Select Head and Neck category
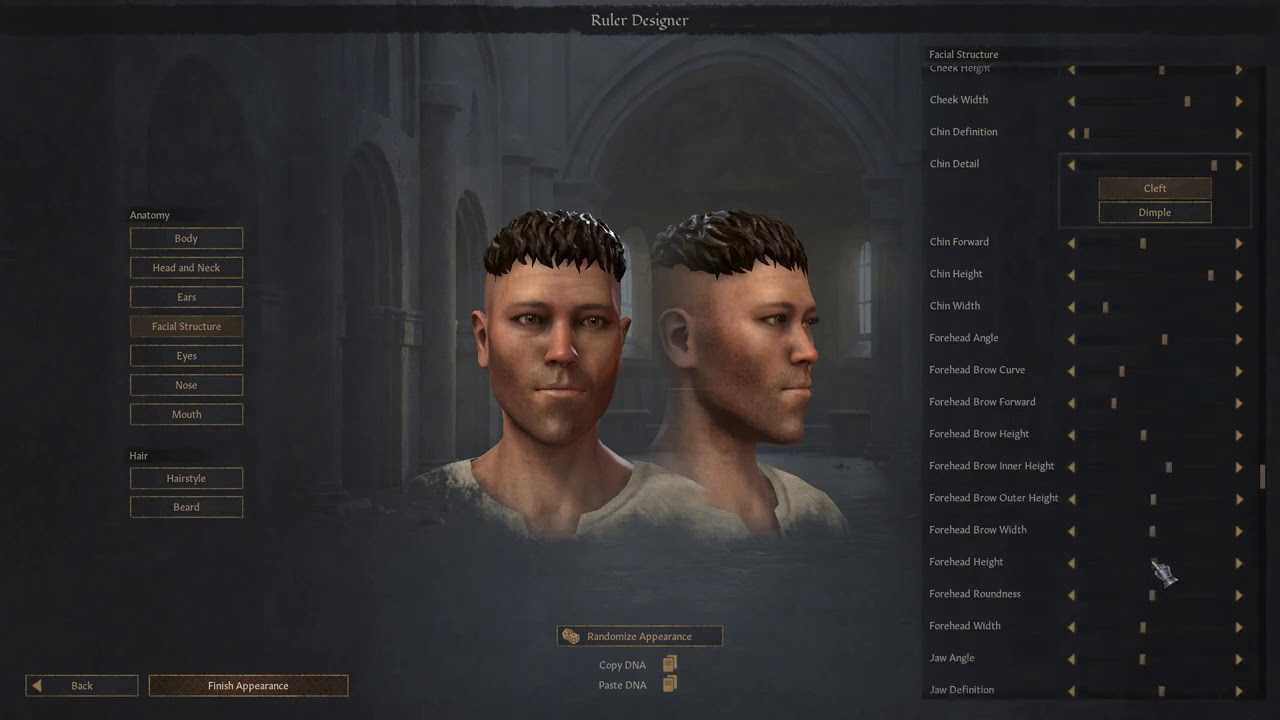1280x720 pixels. (x=186, y=268)
